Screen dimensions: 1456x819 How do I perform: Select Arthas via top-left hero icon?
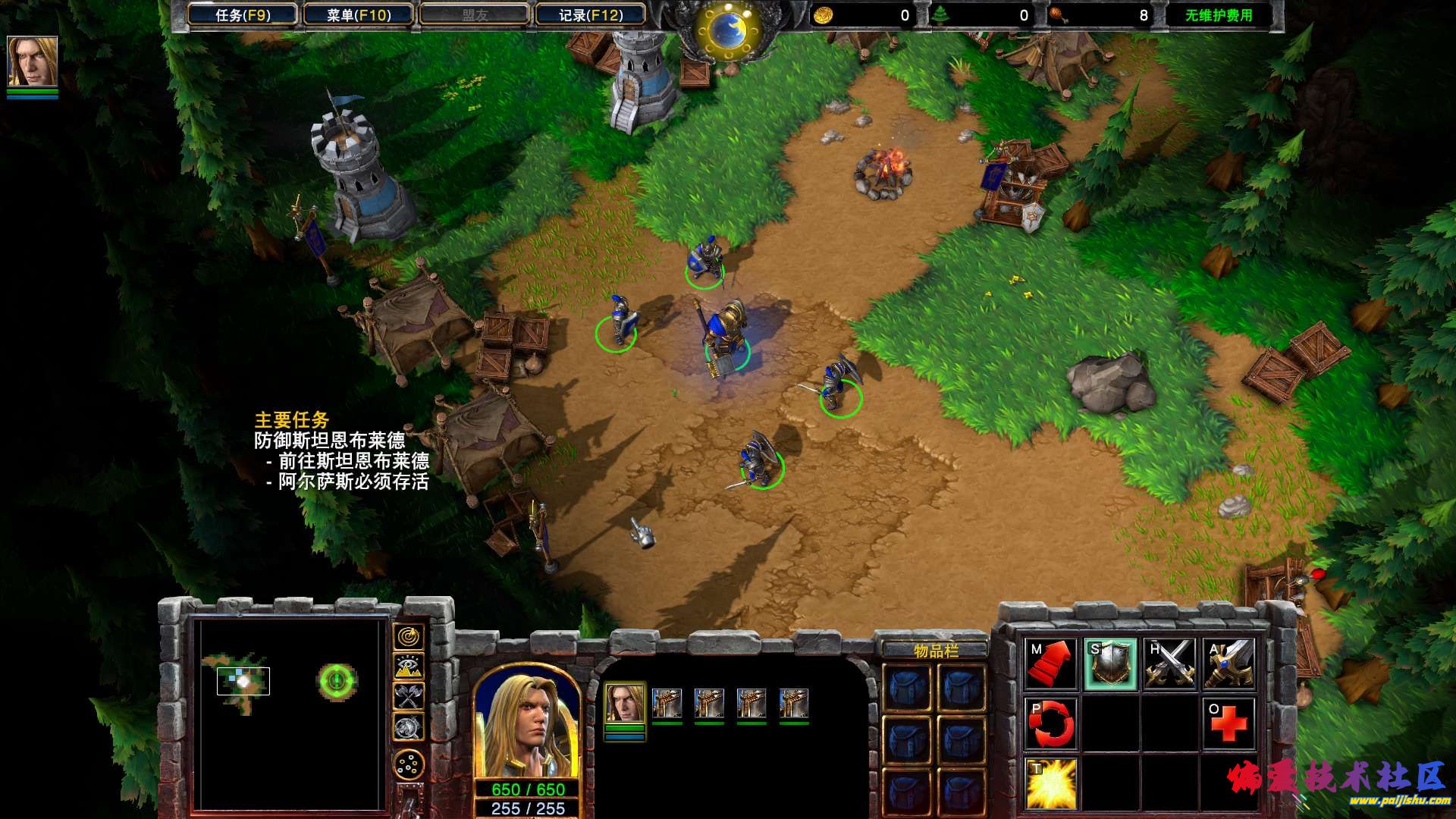[x=33, y=62]
